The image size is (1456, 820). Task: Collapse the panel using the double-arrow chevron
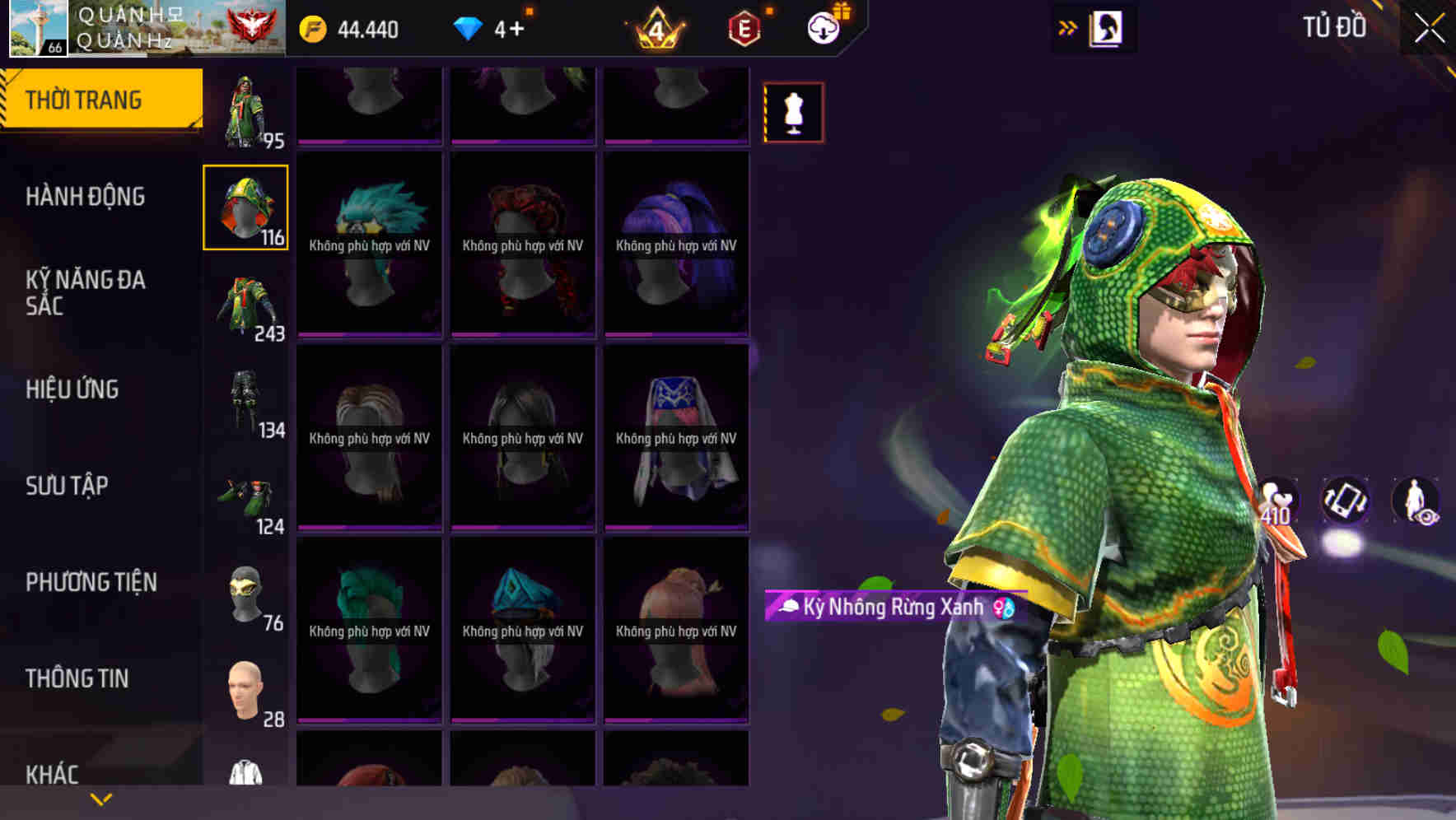click(x=1066, y=26)
